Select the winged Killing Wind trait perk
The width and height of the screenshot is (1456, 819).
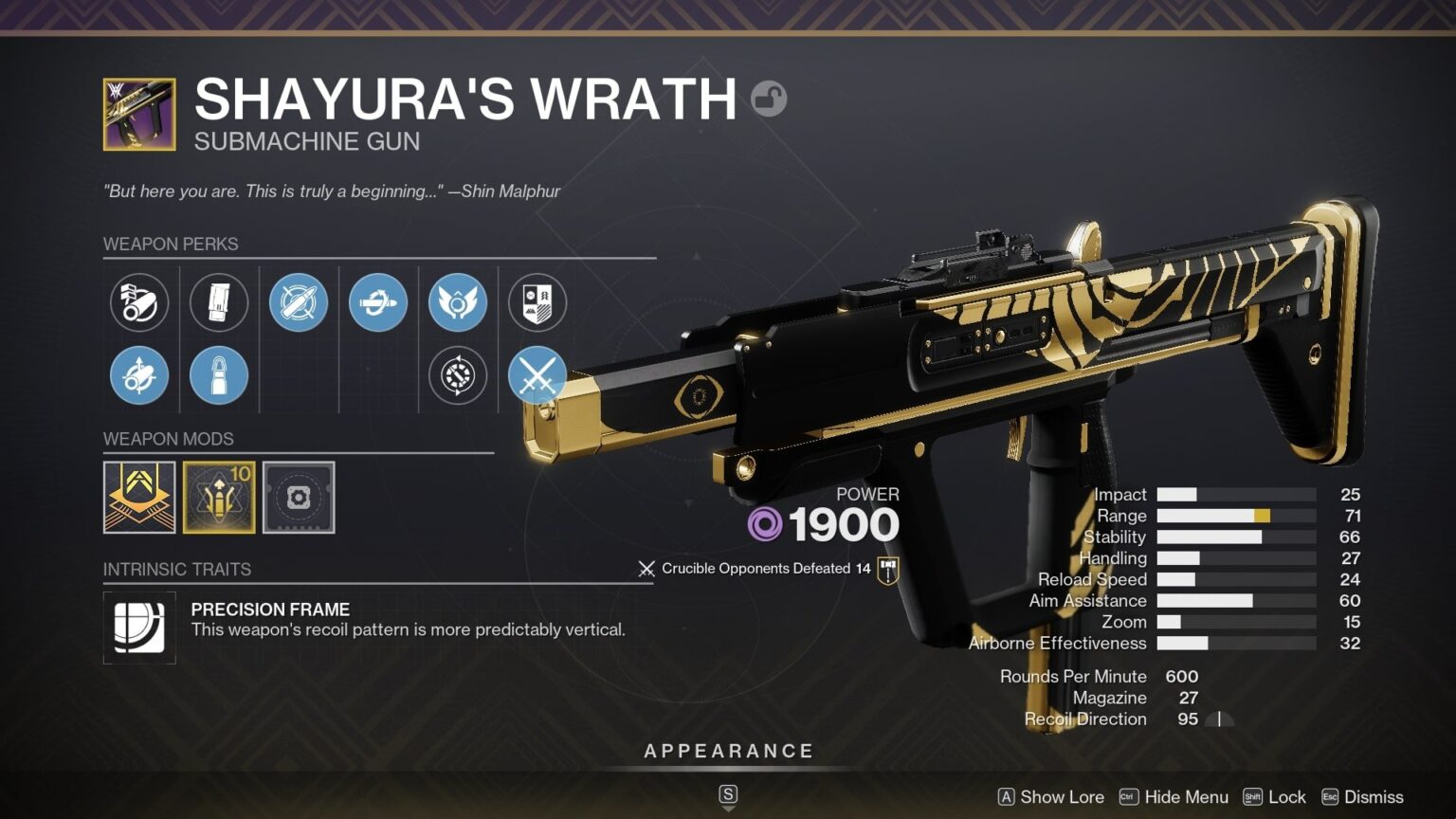[x=459, y=302]
